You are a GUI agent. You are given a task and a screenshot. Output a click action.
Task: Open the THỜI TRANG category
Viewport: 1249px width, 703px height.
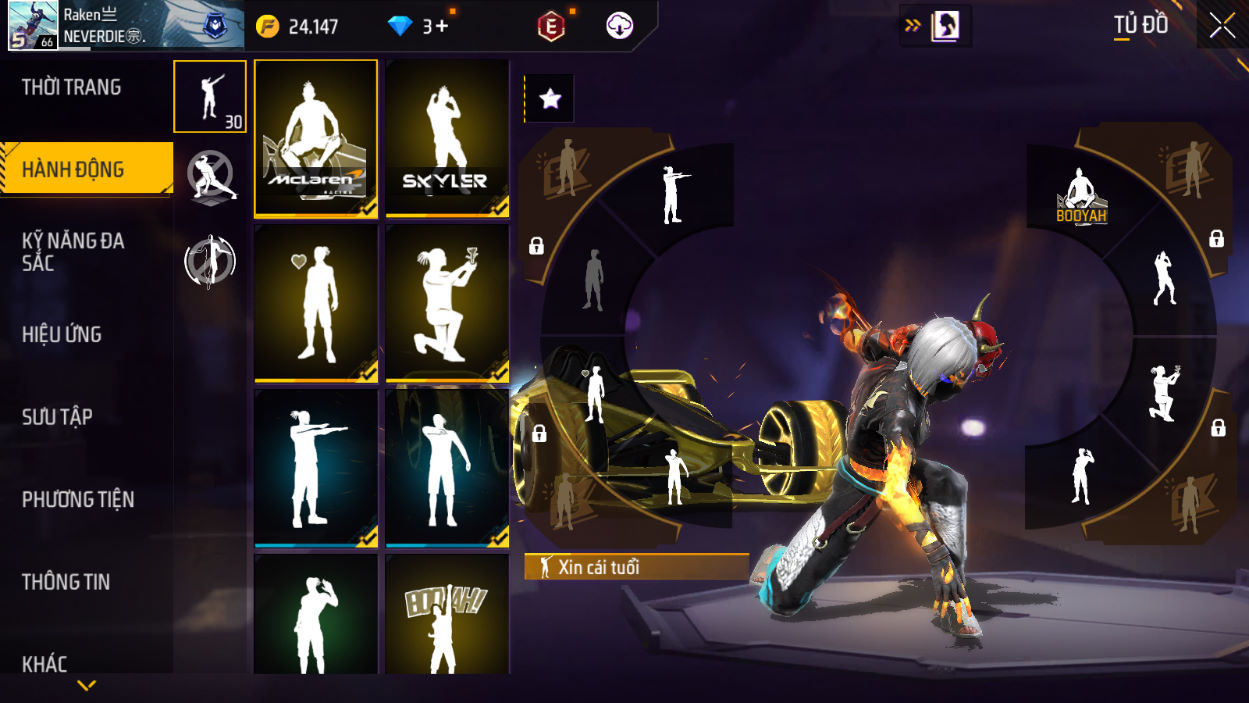72,88
